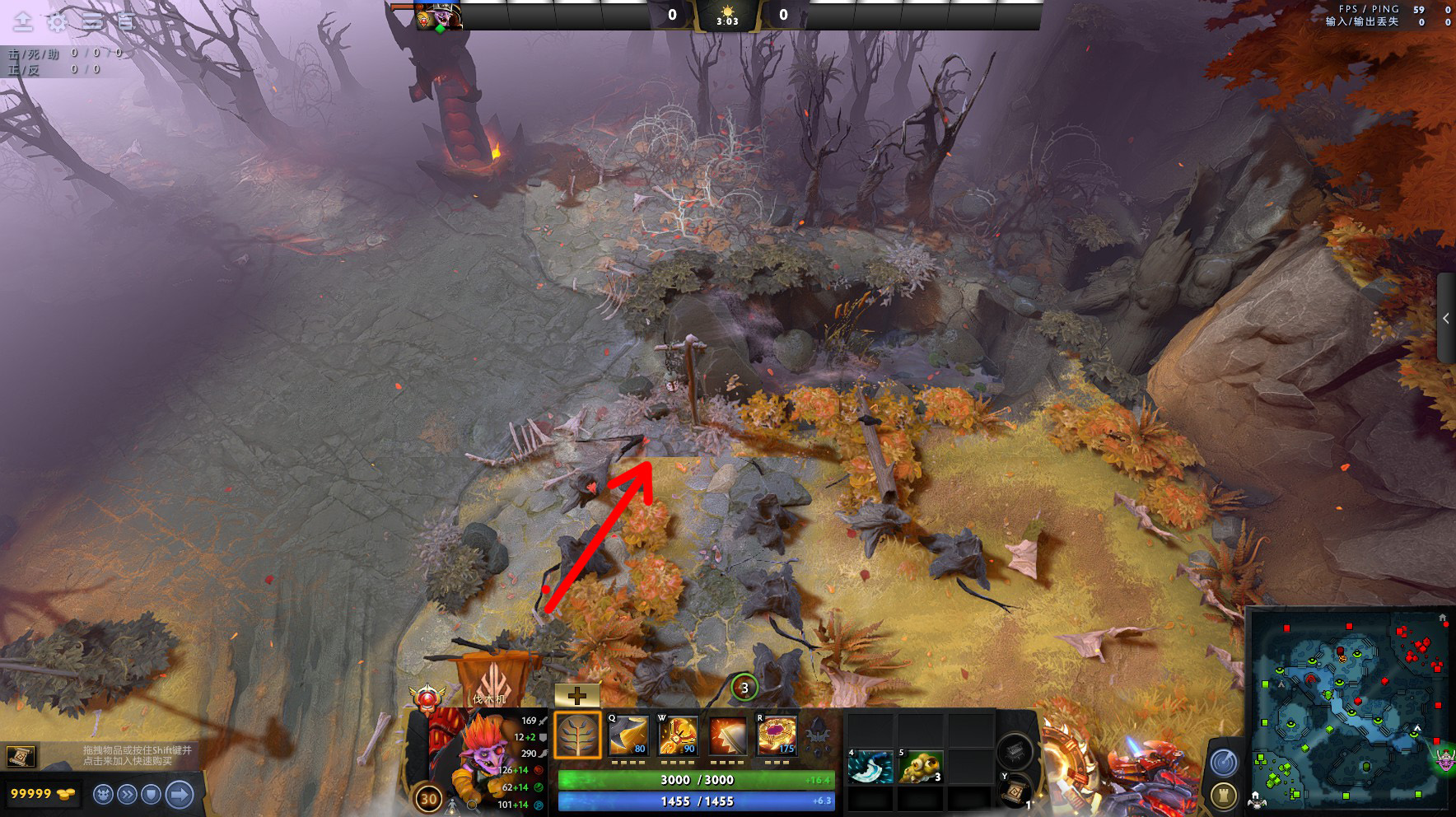Screen dimensions: 1456x817
Task: Collapse the panel using the right-edge chevron
Action: (1447, 316)
